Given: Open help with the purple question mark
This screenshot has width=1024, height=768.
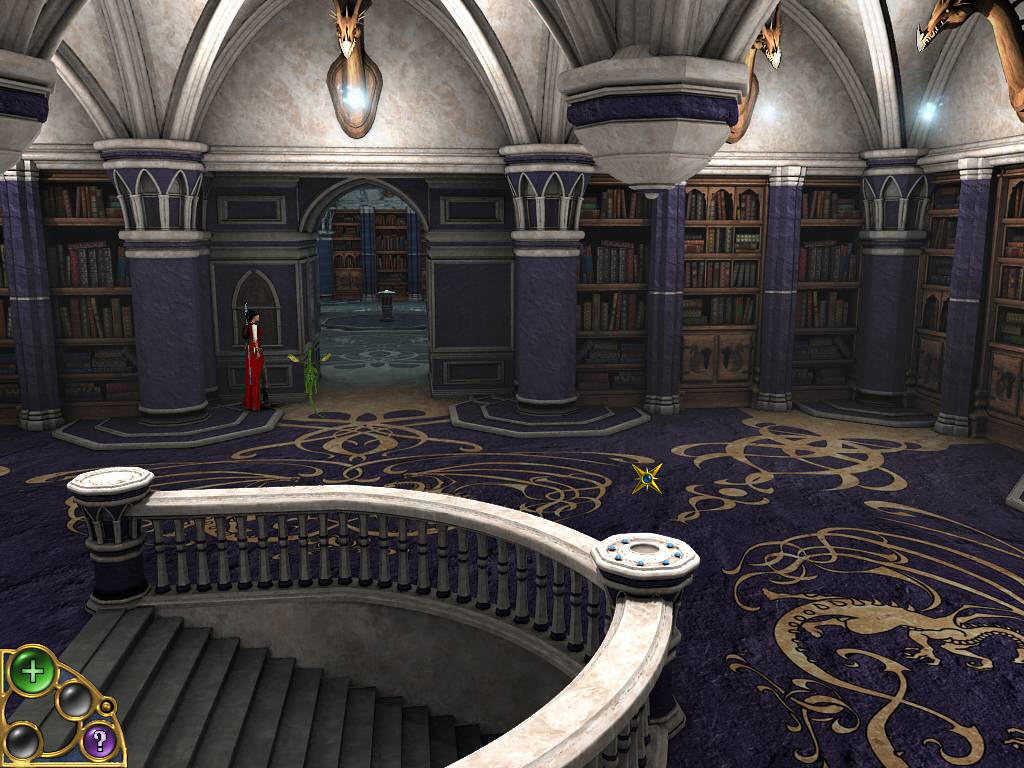Looking at the screenshot, I should pyautogui.click(x=98, y=741).
